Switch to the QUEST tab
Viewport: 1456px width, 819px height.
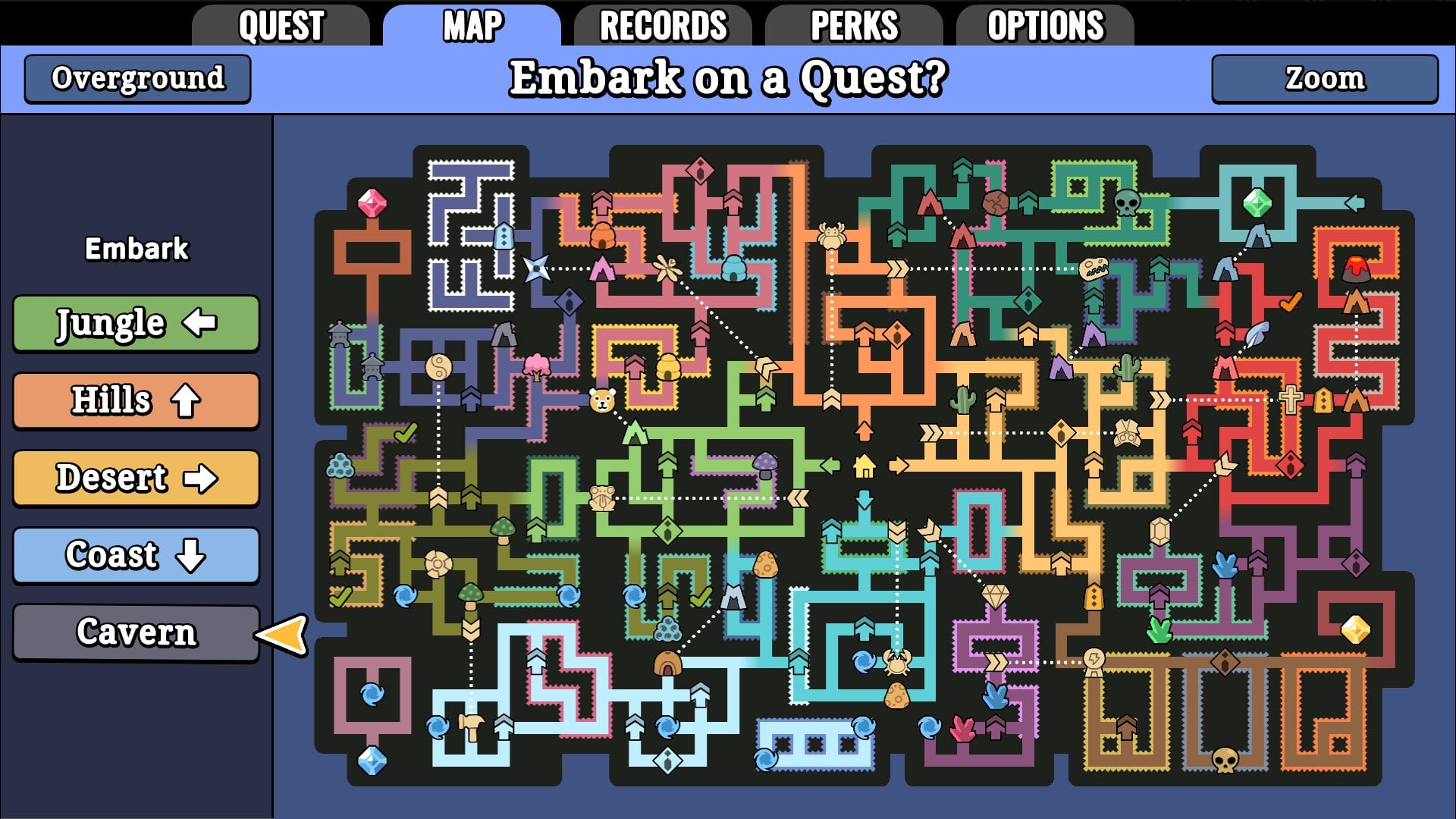click(284, 25)
